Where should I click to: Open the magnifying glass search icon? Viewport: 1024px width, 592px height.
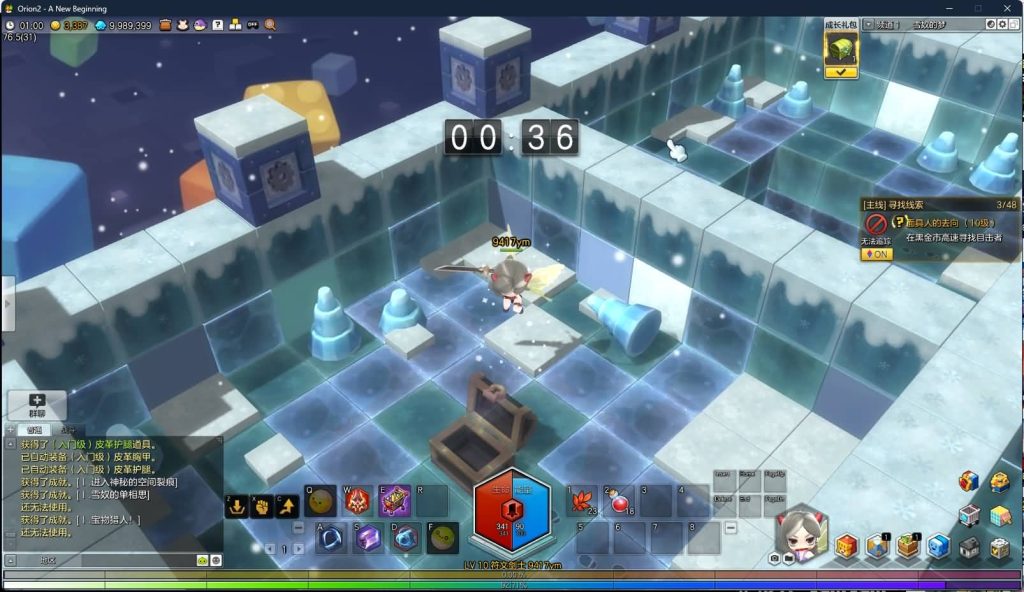click(270, 24)
